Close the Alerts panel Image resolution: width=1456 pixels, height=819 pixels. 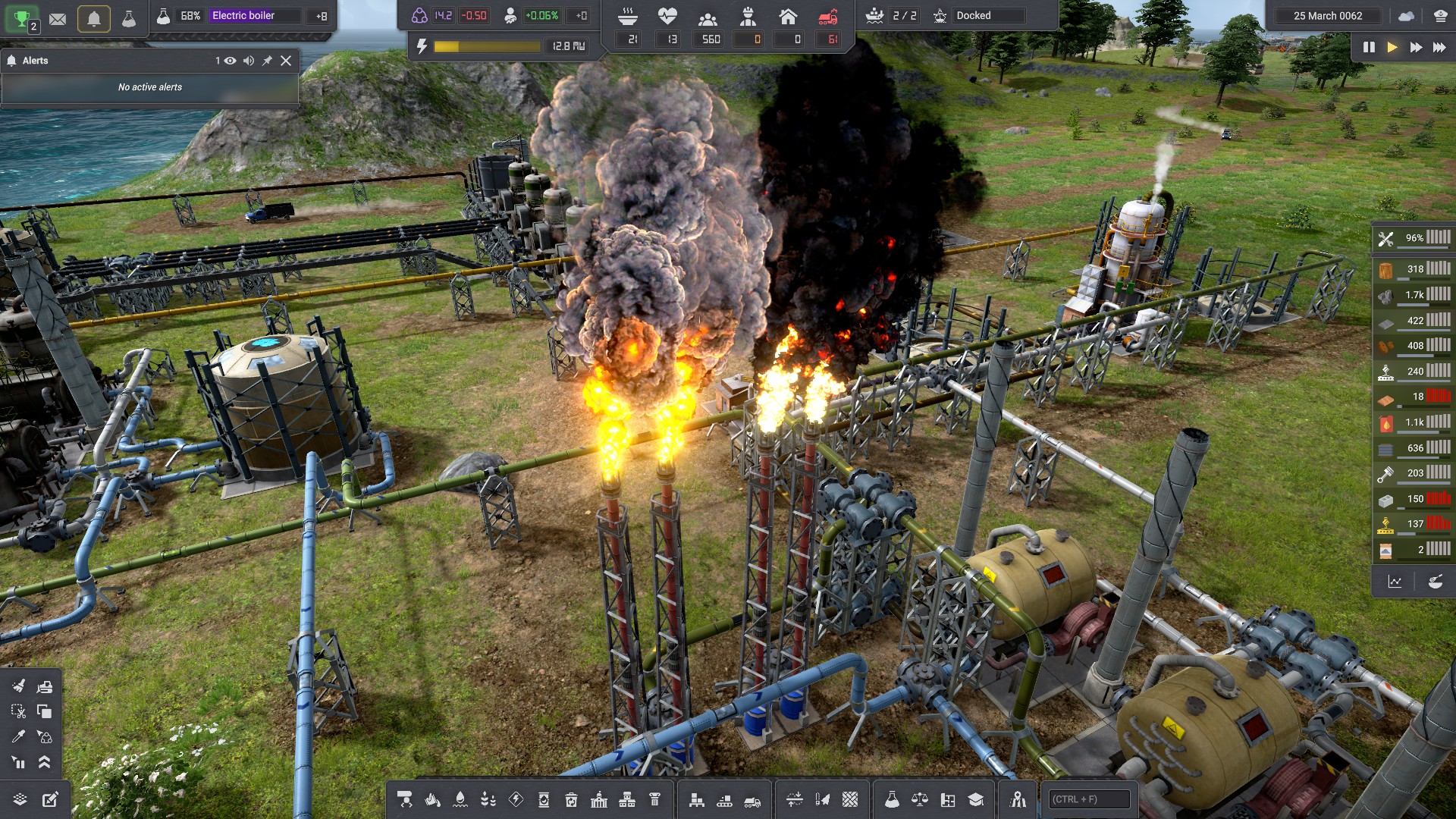(x=286, y=61)
